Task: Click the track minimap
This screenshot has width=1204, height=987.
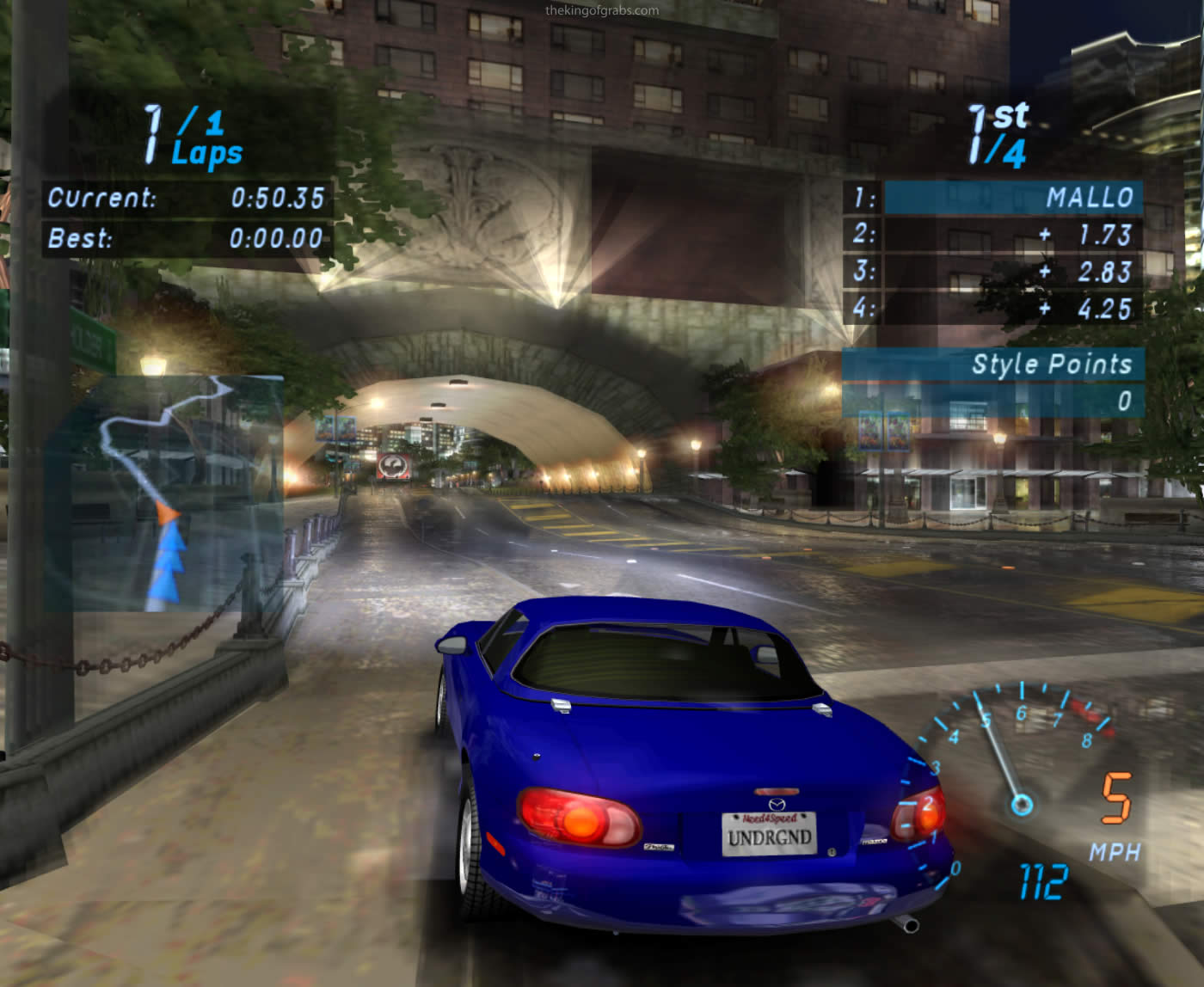Action: (x=165, y=493)
